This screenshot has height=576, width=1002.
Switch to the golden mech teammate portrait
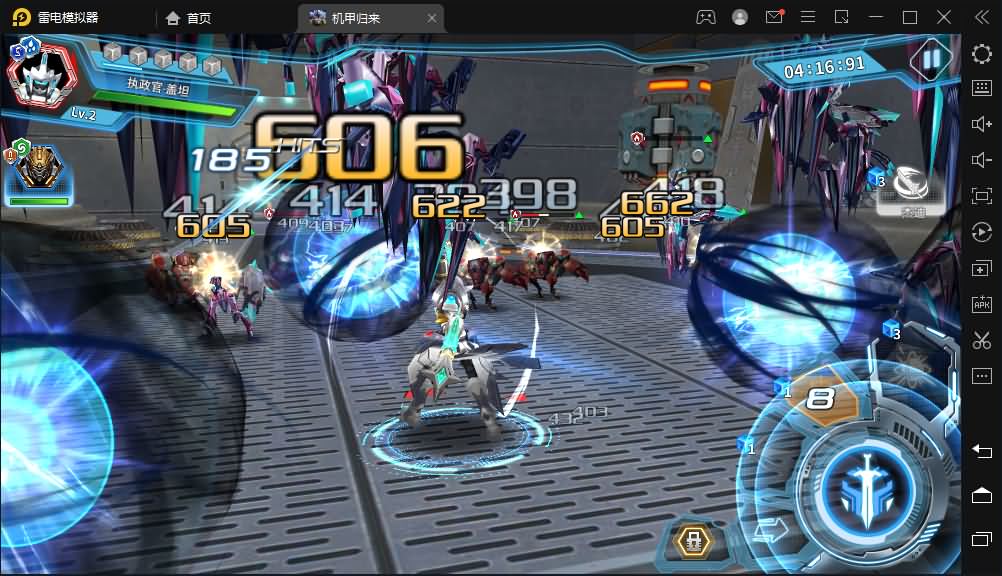click(x=38, y=169)
